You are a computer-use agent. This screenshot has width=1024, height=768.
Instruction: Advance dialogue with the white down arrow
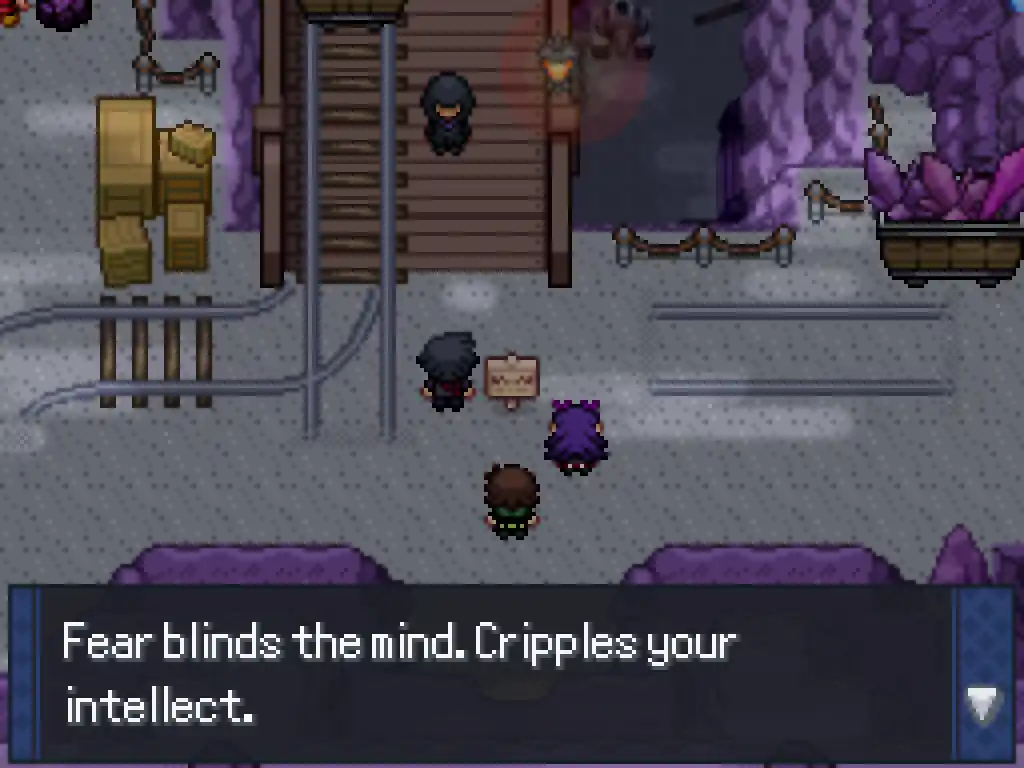(982, 704)
